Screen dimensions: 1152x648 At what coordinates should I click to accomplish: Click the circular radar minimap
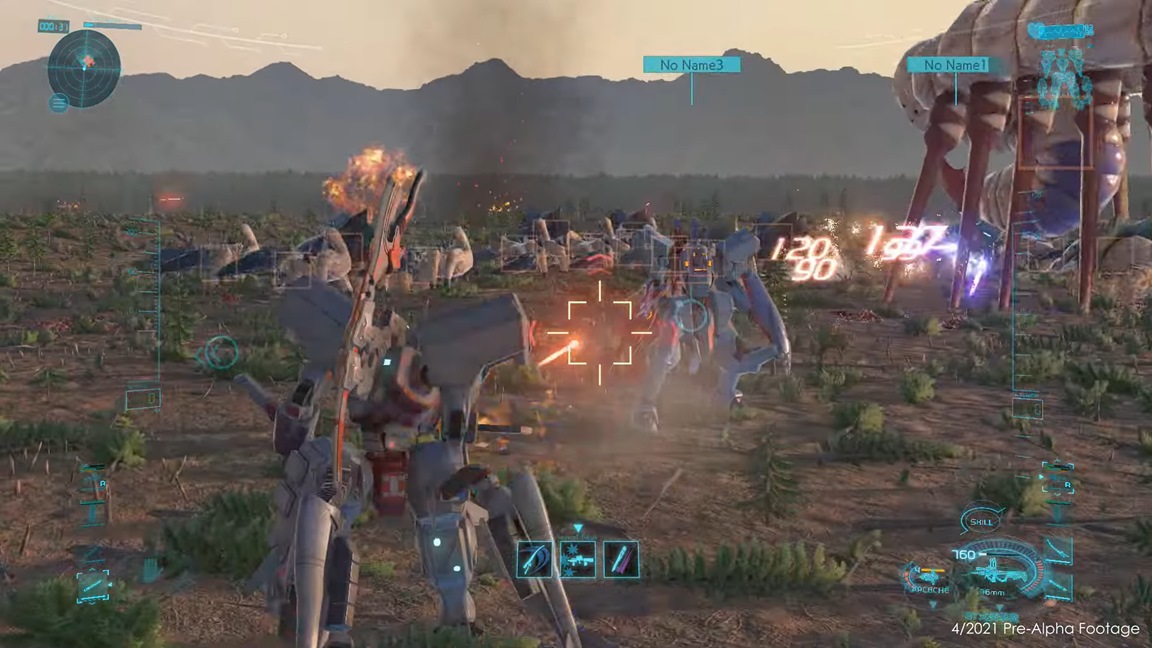(84, 67)
